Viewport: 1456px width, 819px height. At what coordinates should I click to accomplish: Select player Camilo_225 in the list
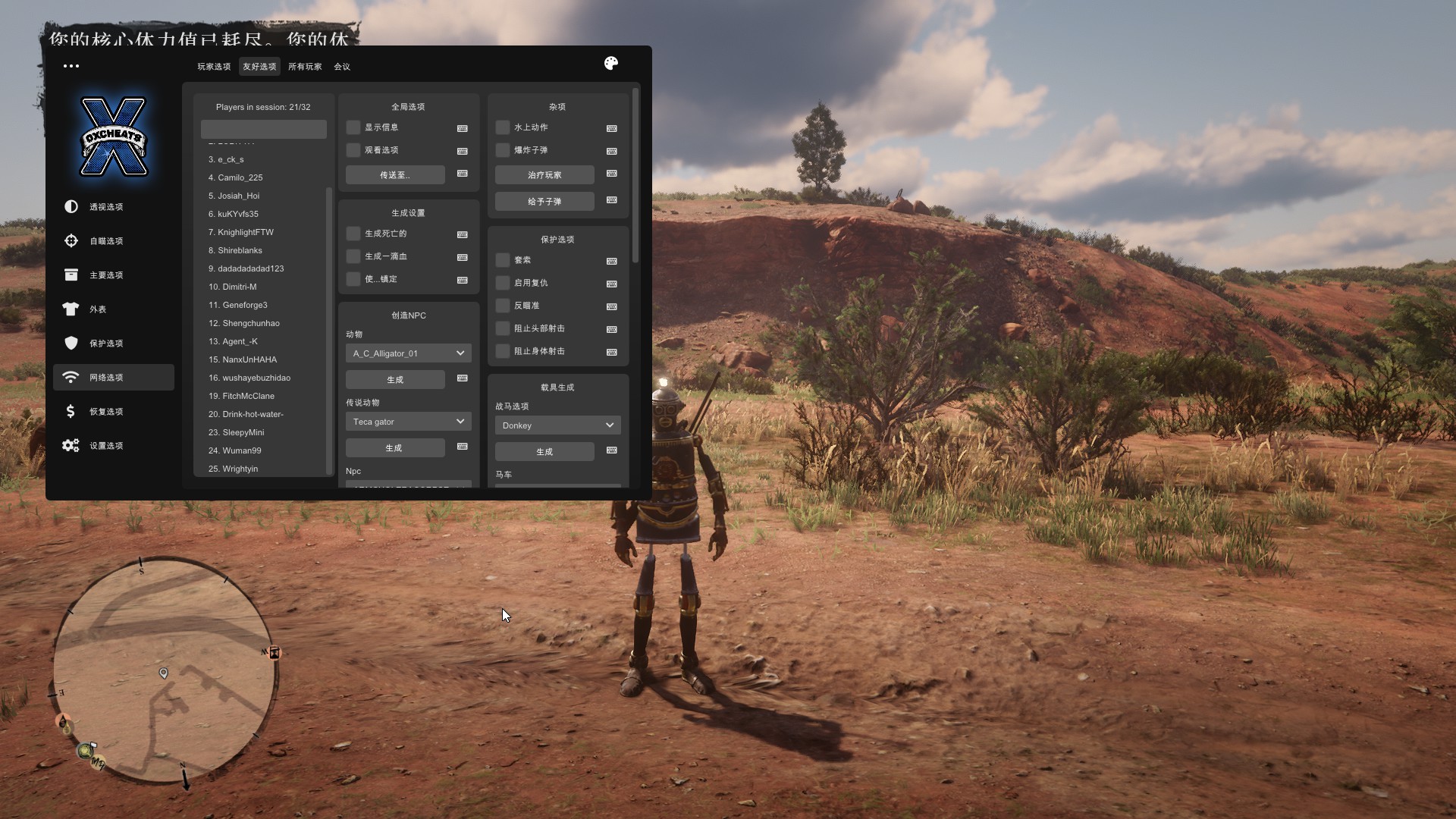click(240, 177)
